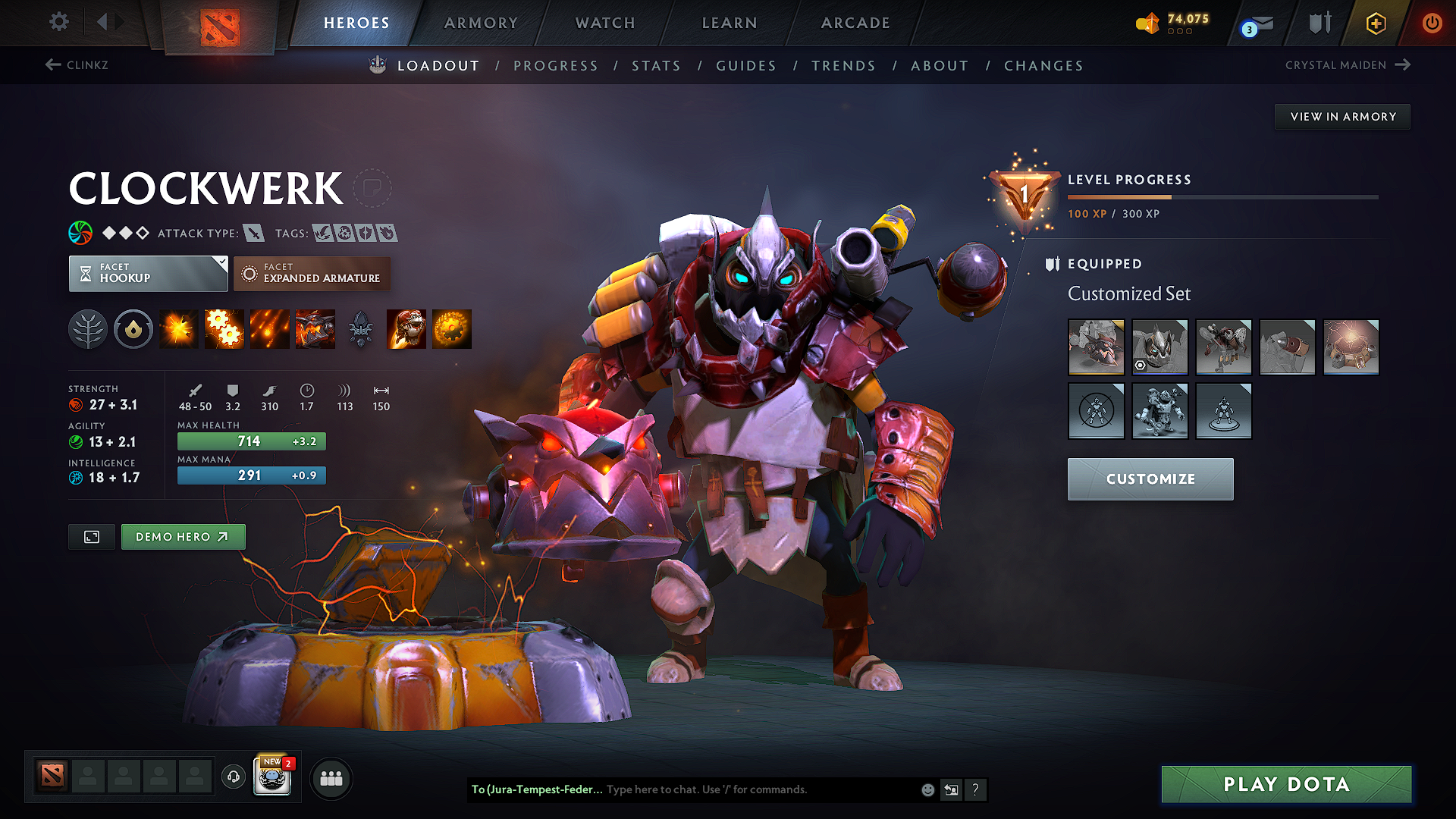1456x819 pixels.
Task: Click the Customize button
Action: tap(1150, 479)
